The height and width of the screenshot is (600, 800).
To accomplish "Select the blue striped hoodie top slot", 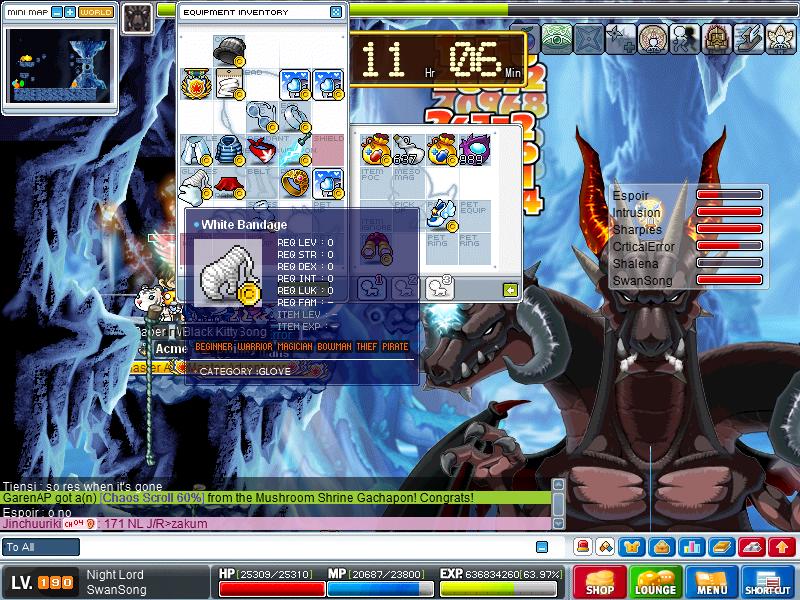I will pyautogui.click(x=229, y=151).
